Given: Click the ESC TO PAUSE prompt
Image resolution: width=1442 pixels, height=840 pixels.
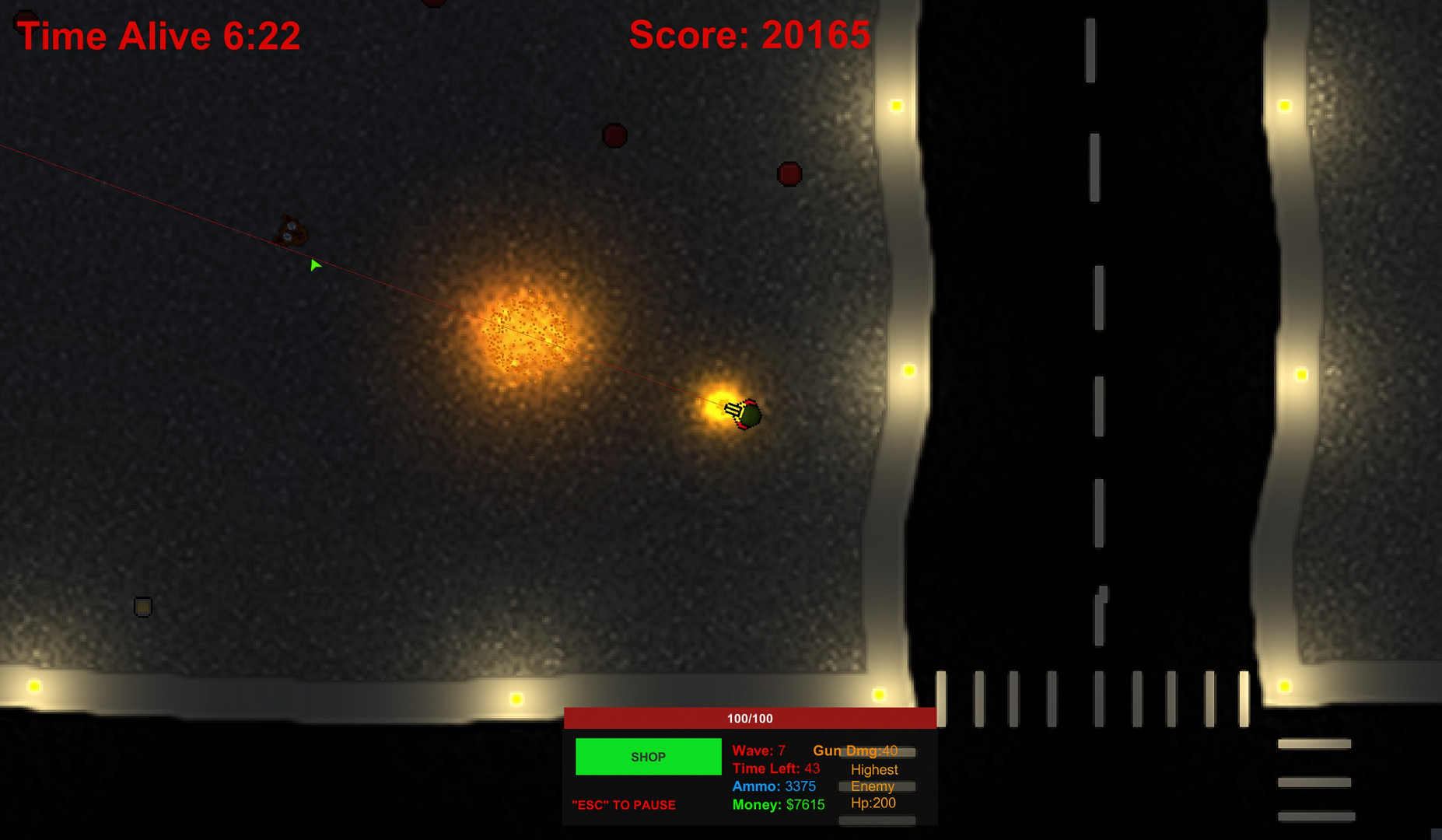Looking at the screenshot, I should click(623, 805).
